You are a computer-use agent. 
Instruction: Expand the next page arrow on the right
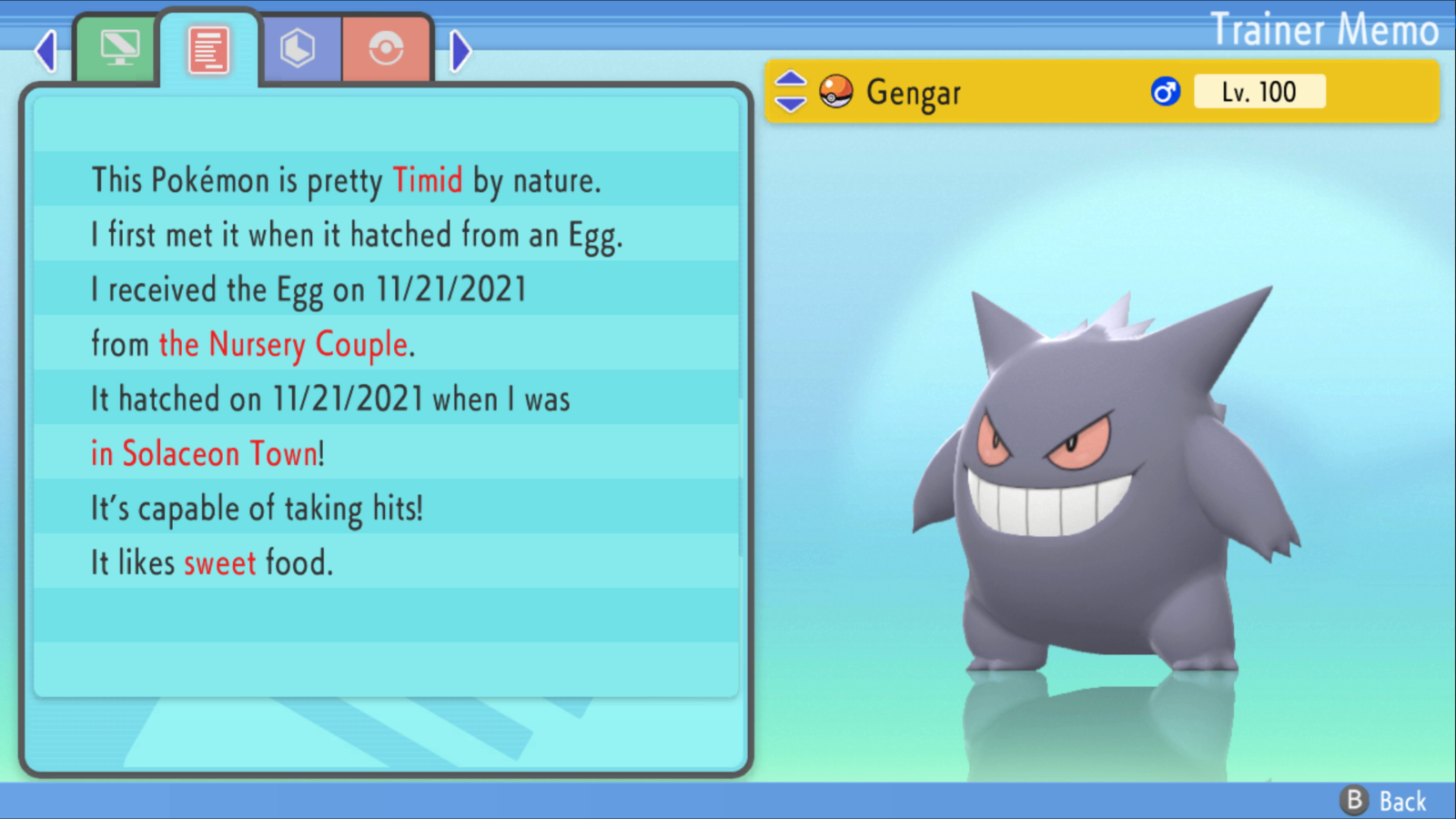(x=460, y=50)
